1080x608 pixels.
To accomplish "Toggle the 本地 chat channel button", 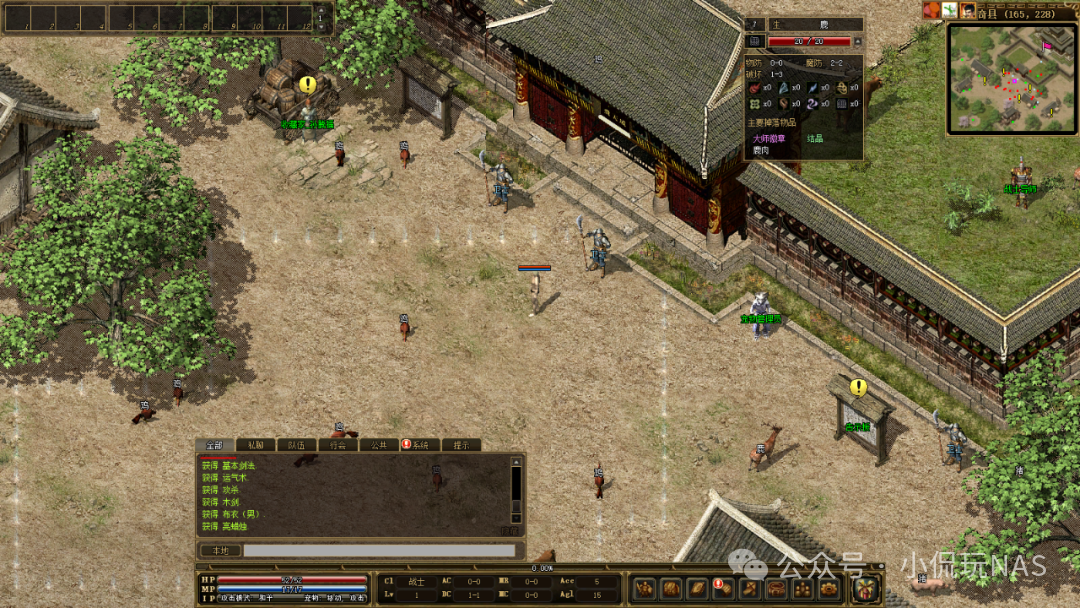I will [x=220, y=550].
